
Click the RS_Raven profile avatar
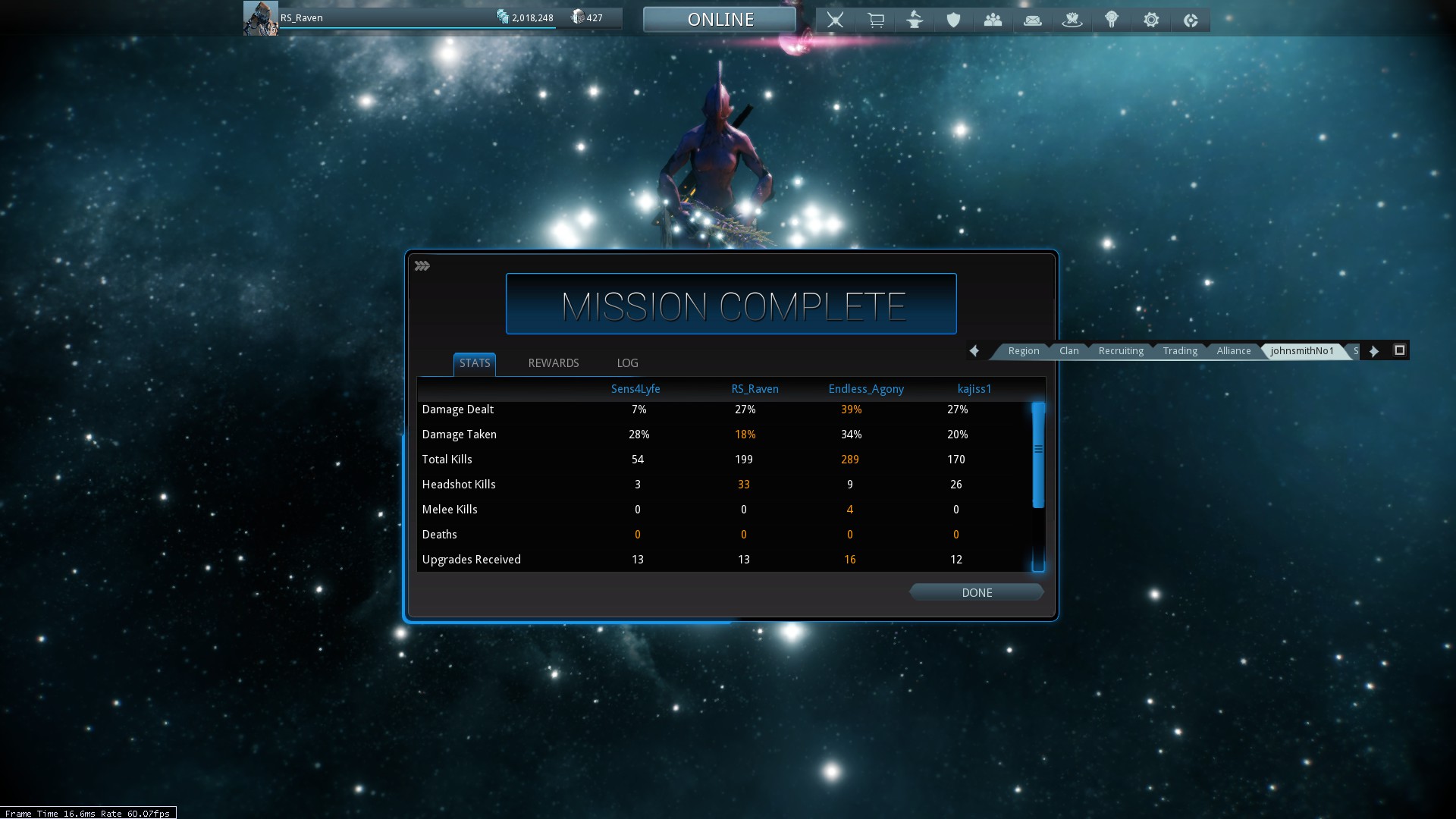click(x=260, y=18)
